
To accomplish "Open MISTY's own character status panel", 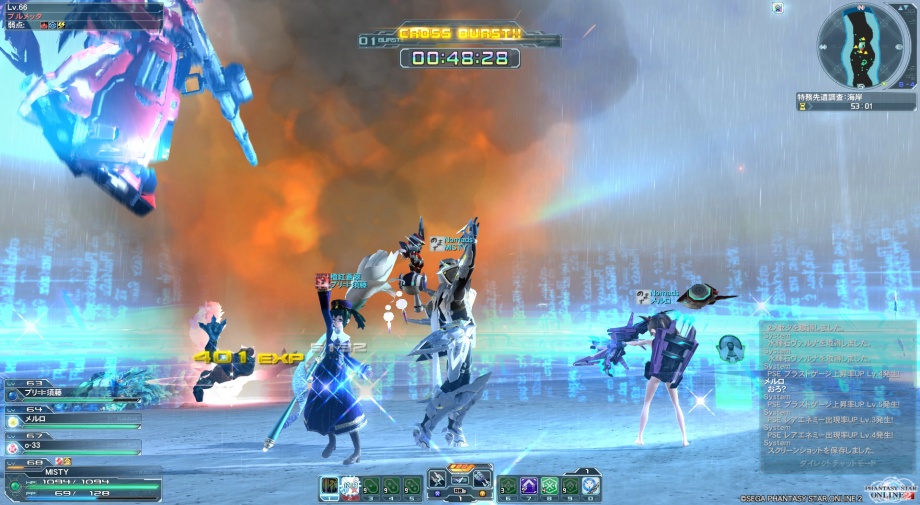I will (x=80, y=481).
